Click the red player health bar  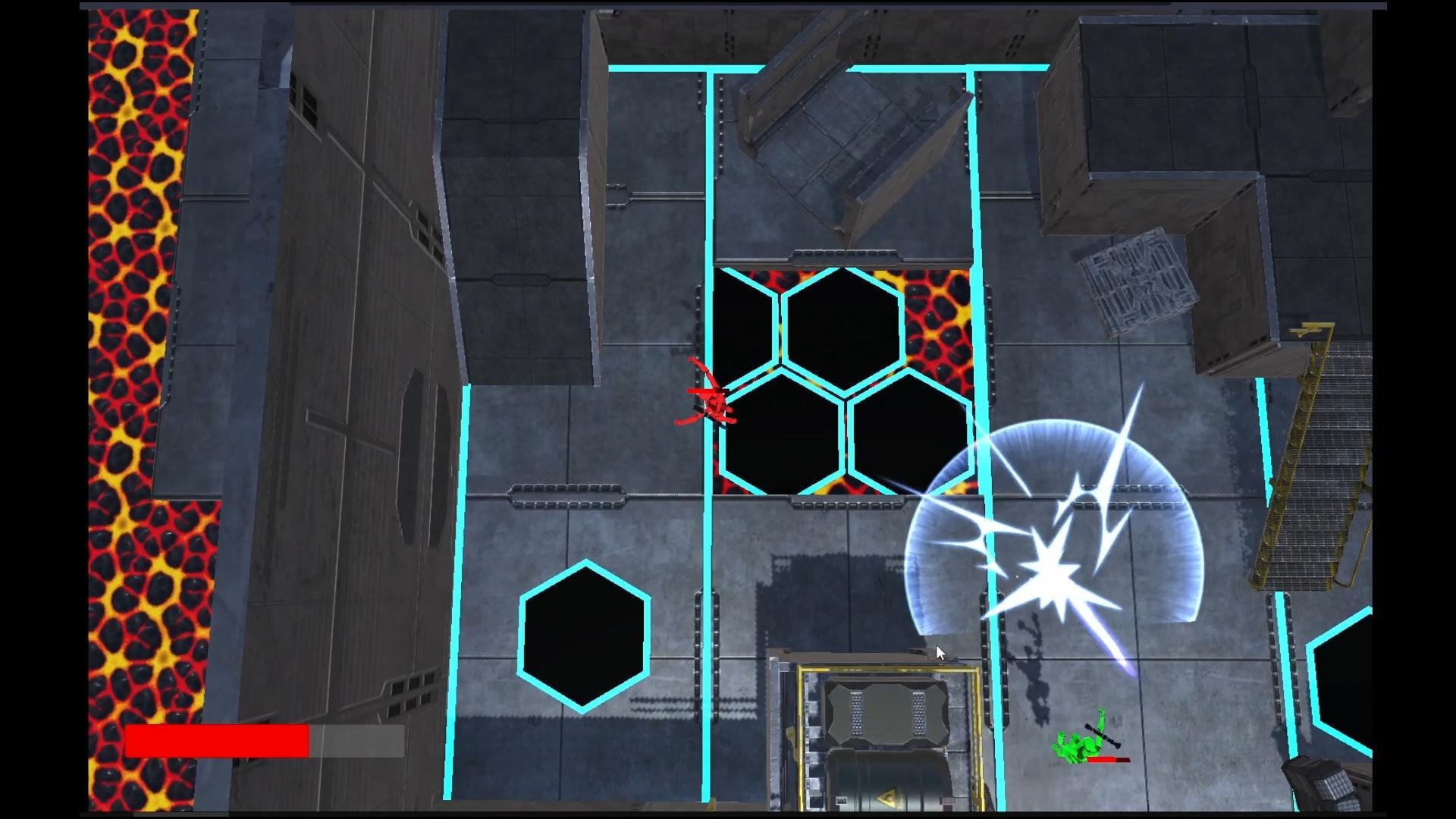coord(220,741)
